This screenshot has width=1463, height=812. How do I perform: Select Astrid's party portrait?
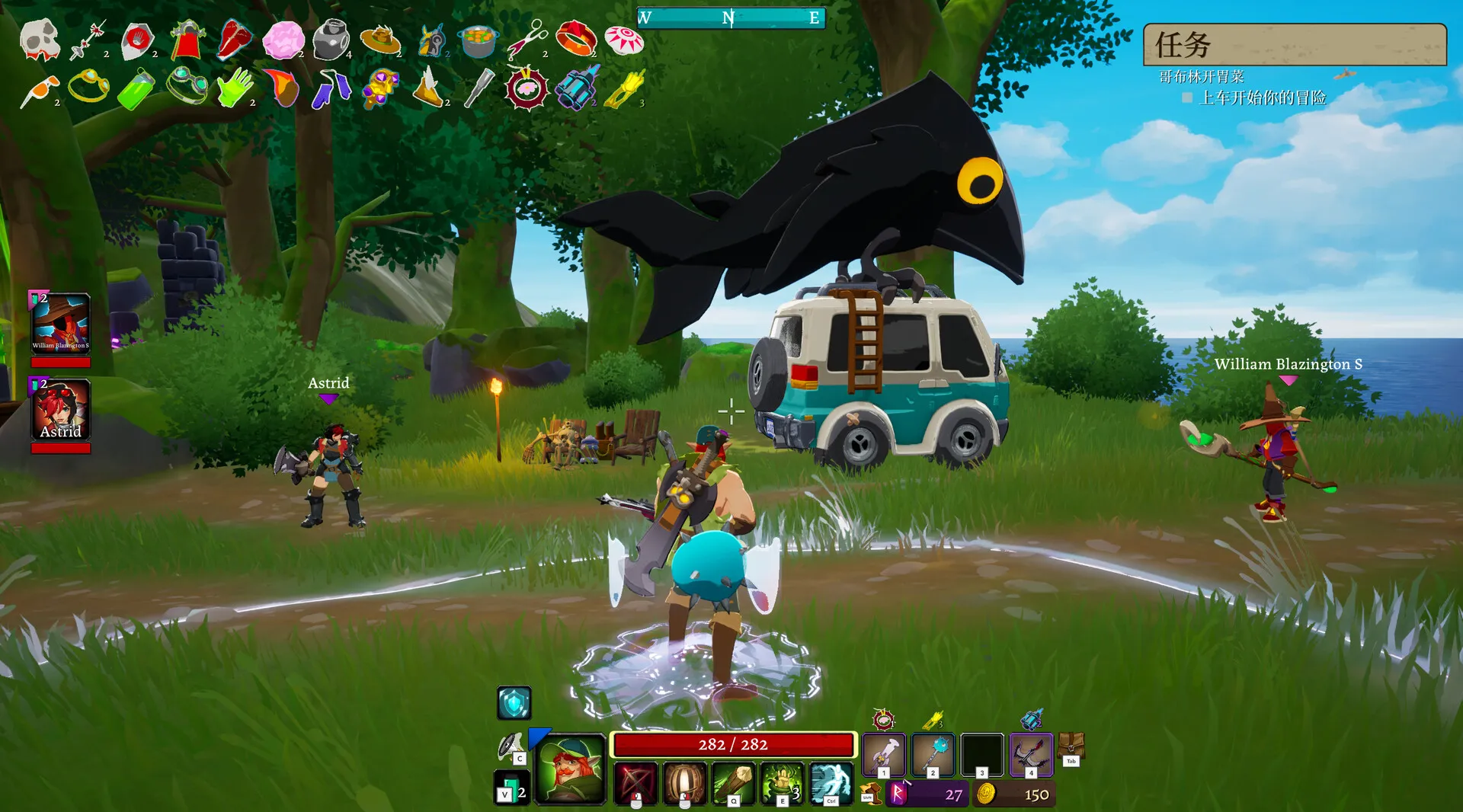click(61, 410)
